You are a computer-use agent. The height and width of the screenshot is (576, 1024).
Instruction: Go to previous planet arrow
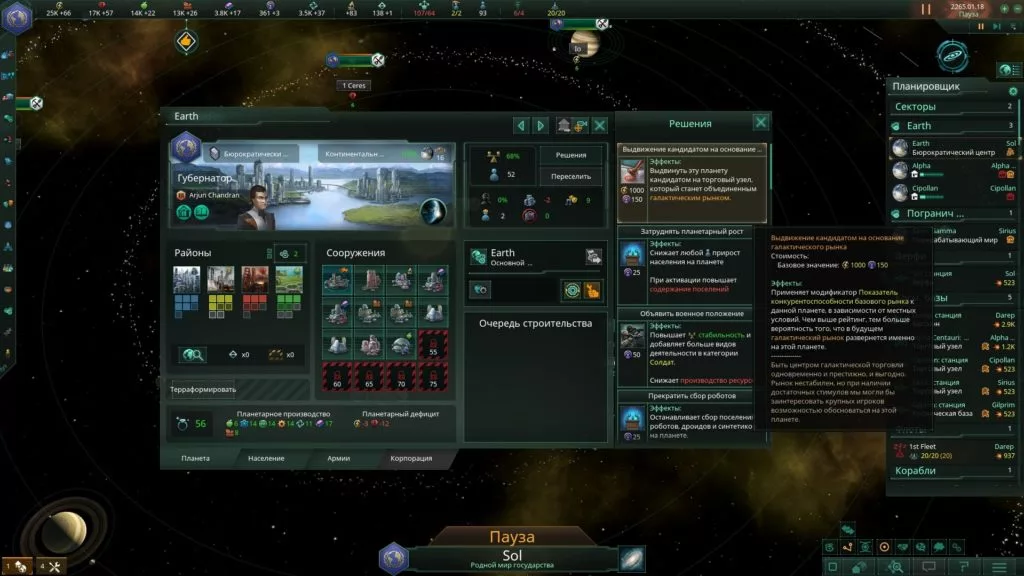pyautogui.click(x=520, y=125)
